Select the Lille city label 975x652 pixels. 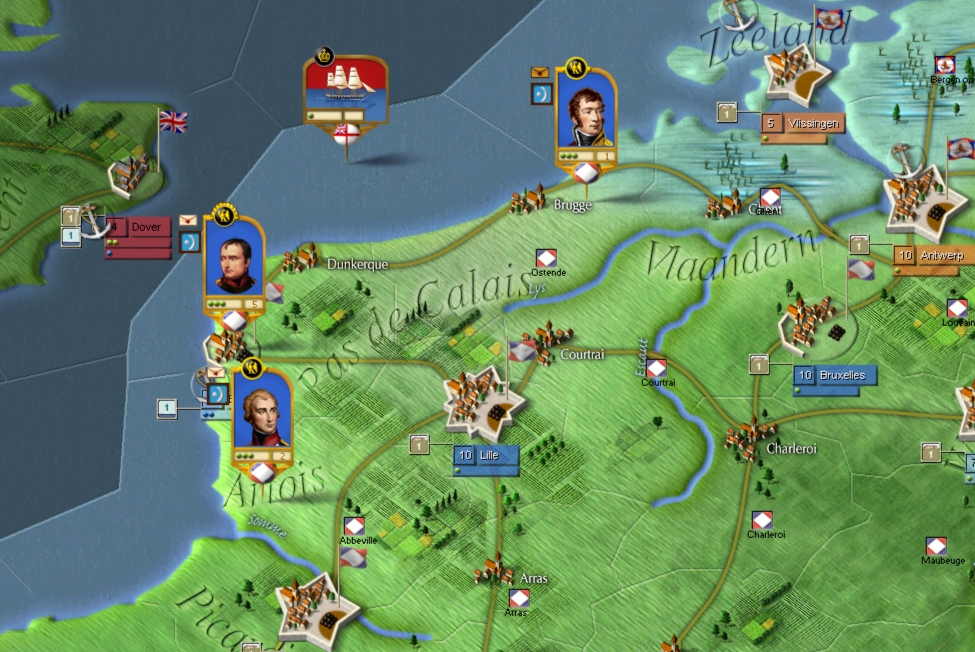[486, 455]
